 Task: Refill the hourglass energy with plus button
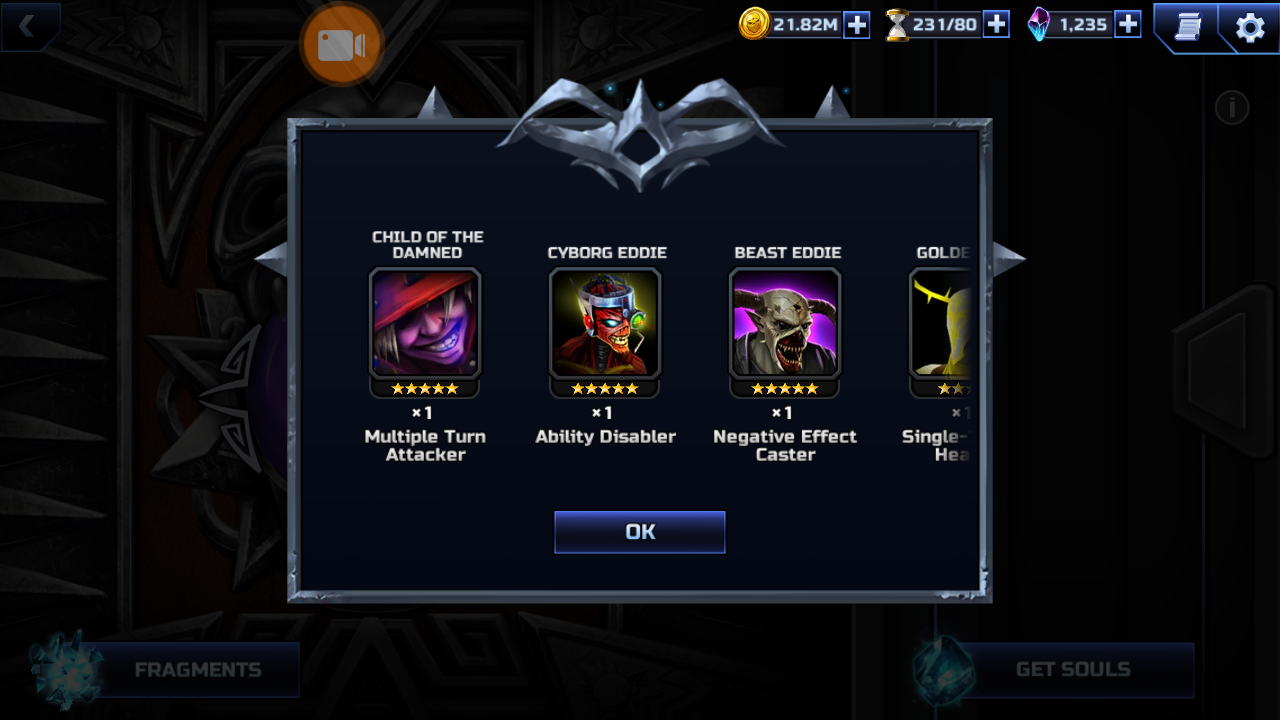996,24
